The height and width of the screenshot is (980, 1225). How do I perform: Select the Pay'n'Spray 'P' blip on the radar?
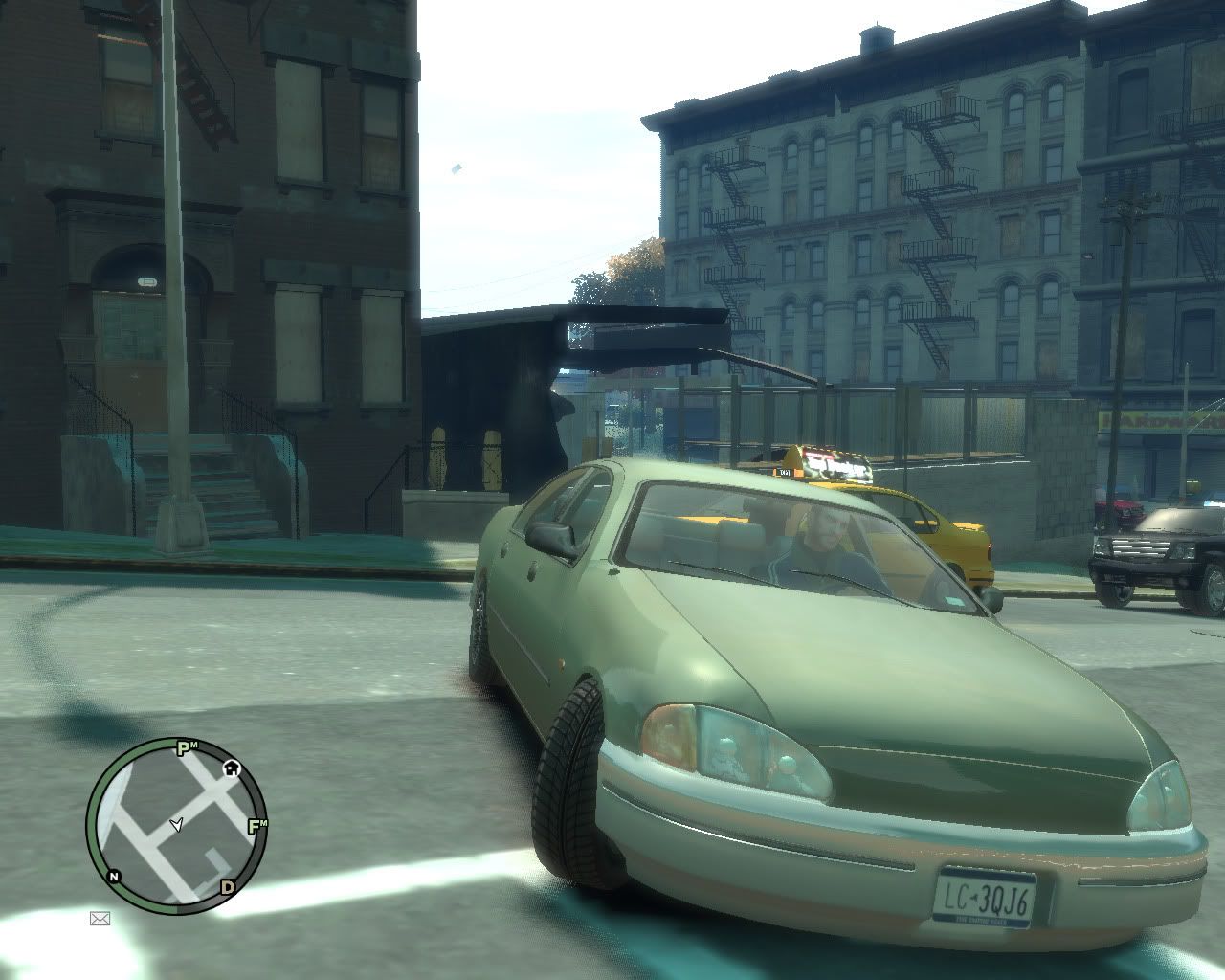182,747
